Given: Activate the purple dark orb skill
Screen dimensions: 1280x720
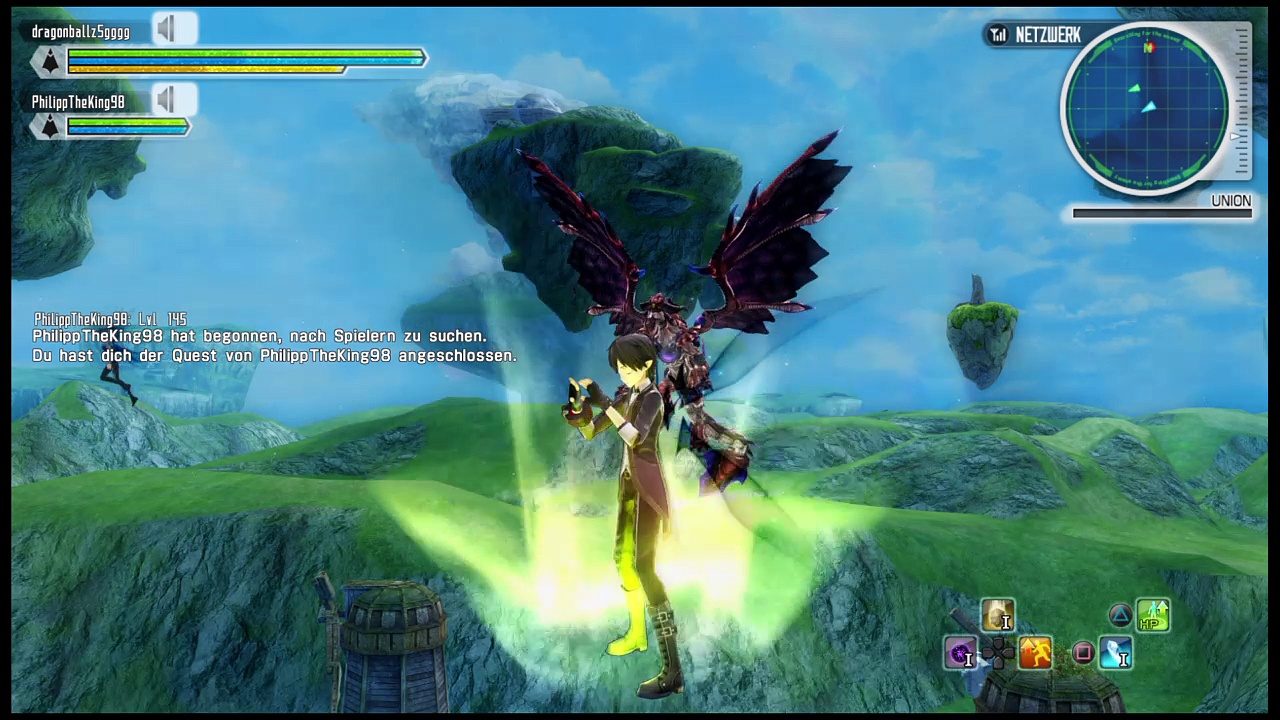Looking at the screenshot, I should tap(961, 654).
